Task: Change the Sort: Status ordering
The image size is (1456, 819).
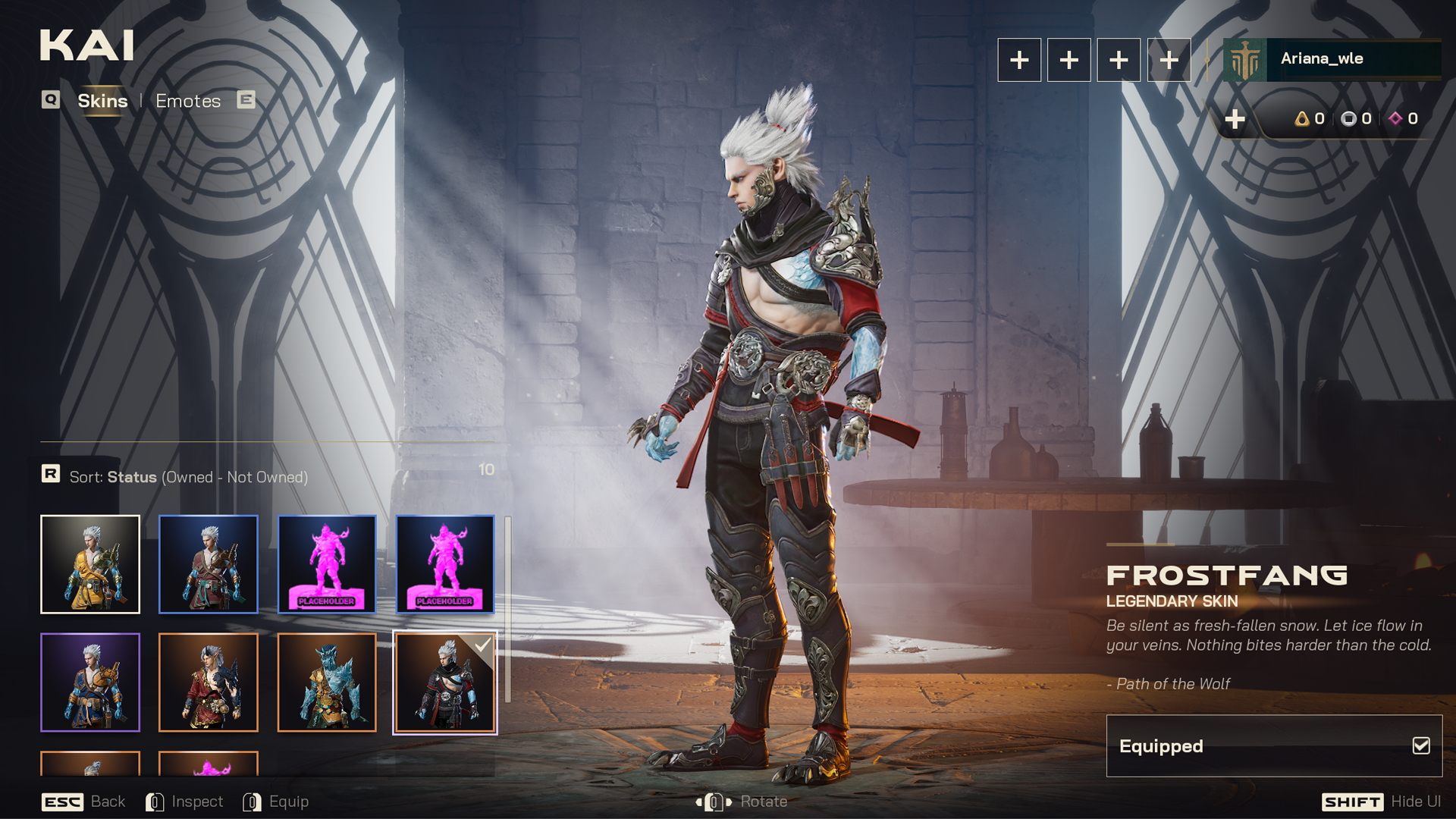Action: [x=188, y=477]
